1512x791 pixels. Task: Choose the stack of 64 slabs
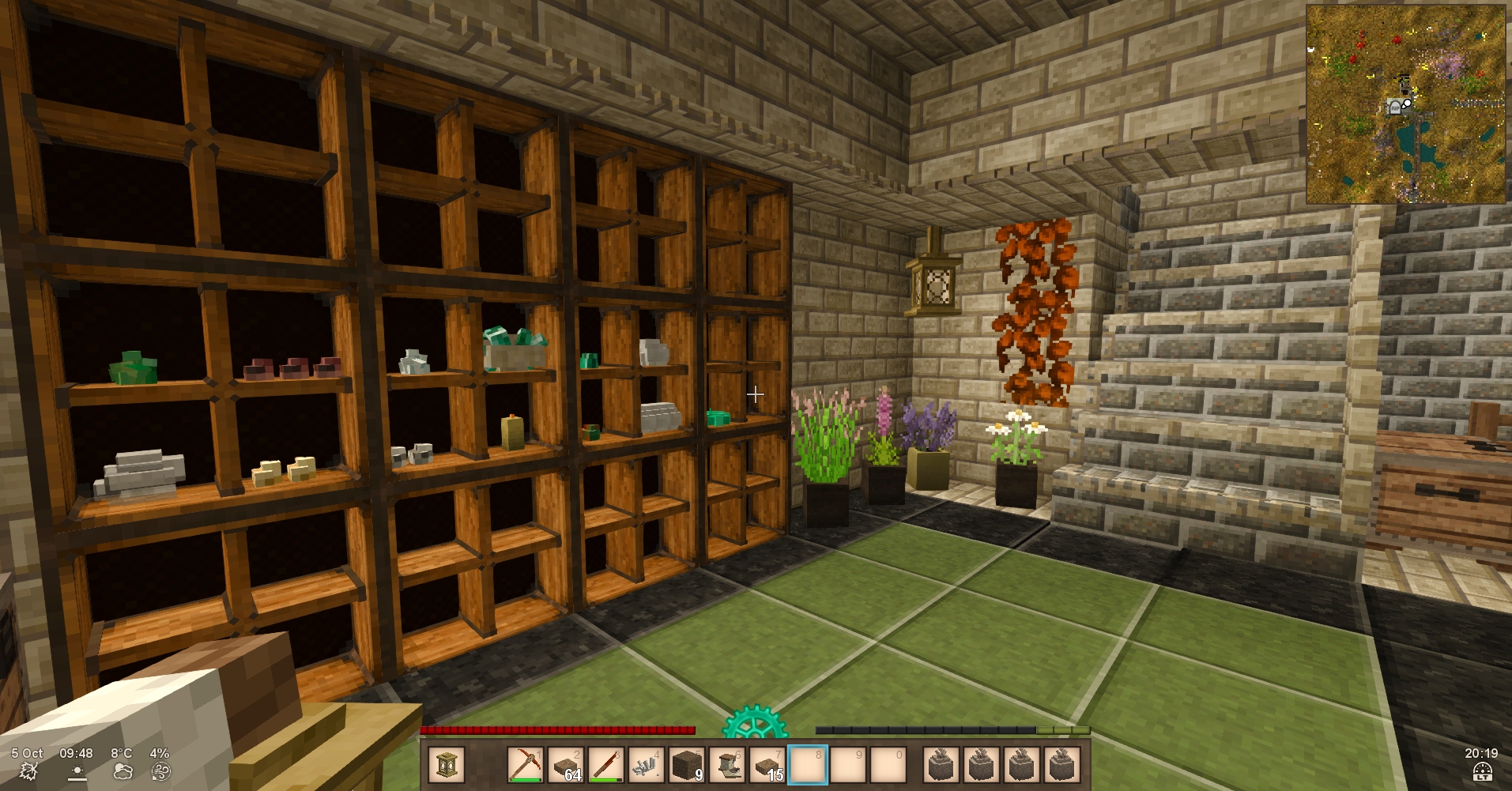tap(566, 765)
